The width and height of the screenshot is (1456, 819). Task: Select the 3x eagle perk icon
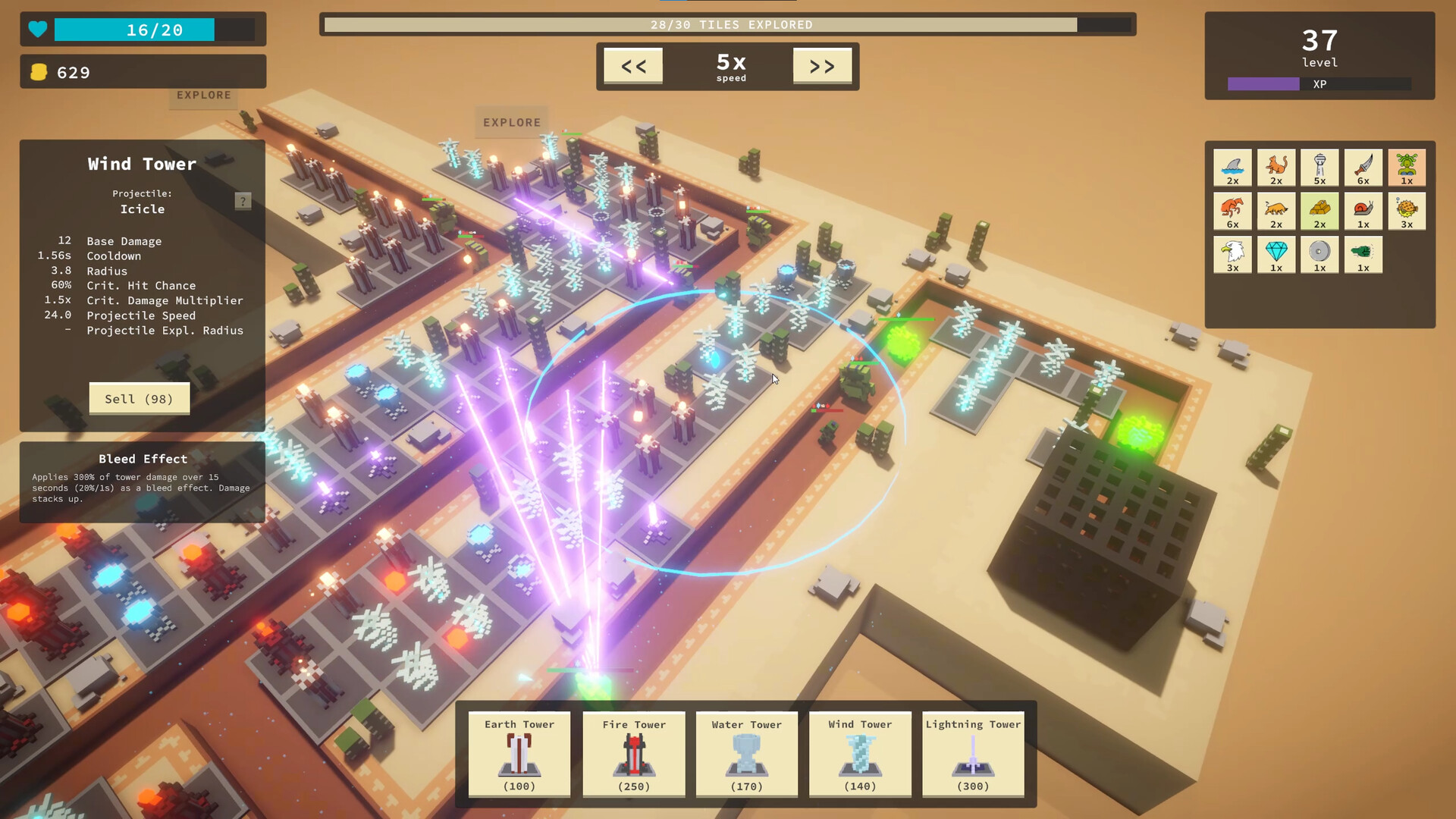[x=1232, y=255]
